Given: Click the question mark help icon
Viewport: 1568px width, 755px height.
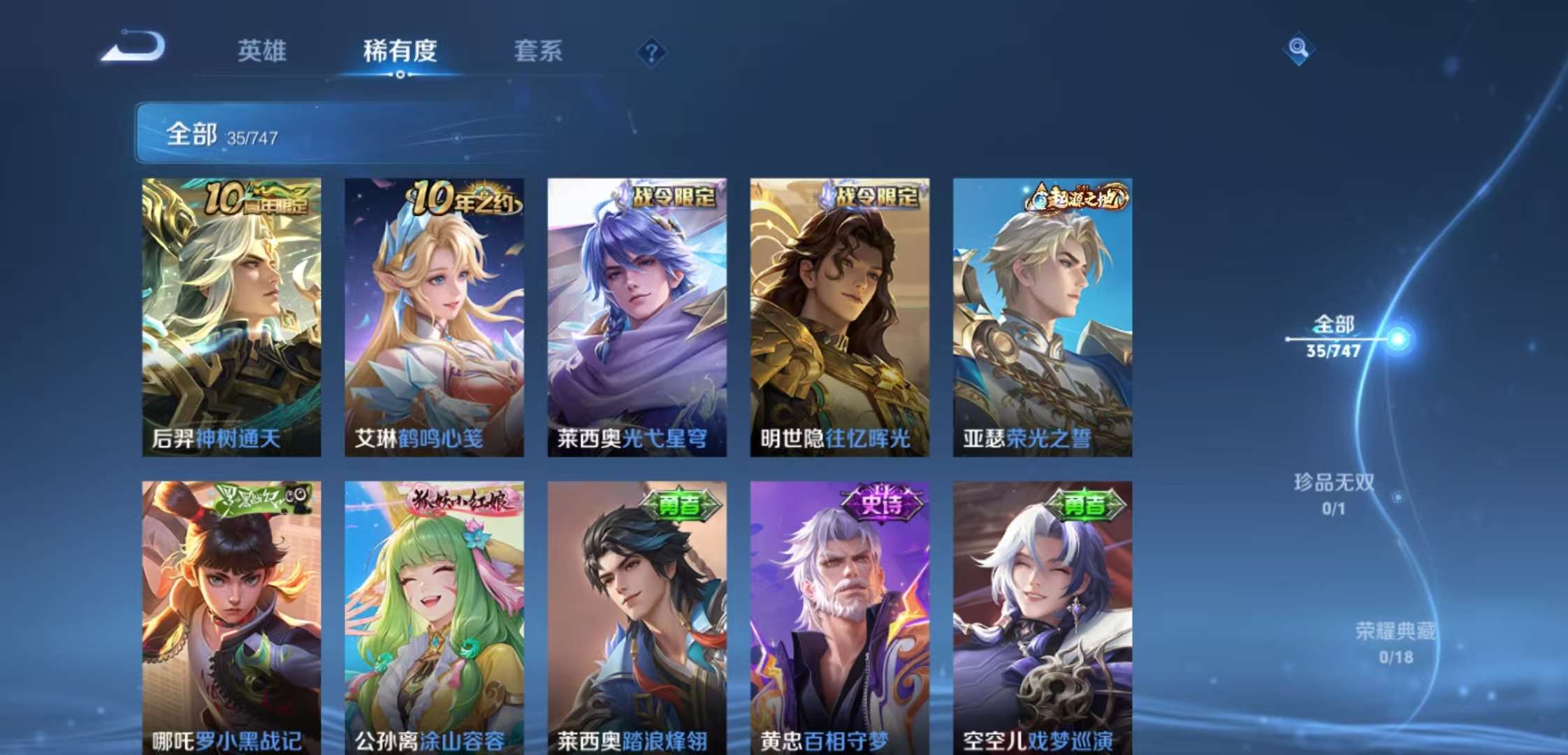Looking at the screenshot, I should click(x=651, y=52).
